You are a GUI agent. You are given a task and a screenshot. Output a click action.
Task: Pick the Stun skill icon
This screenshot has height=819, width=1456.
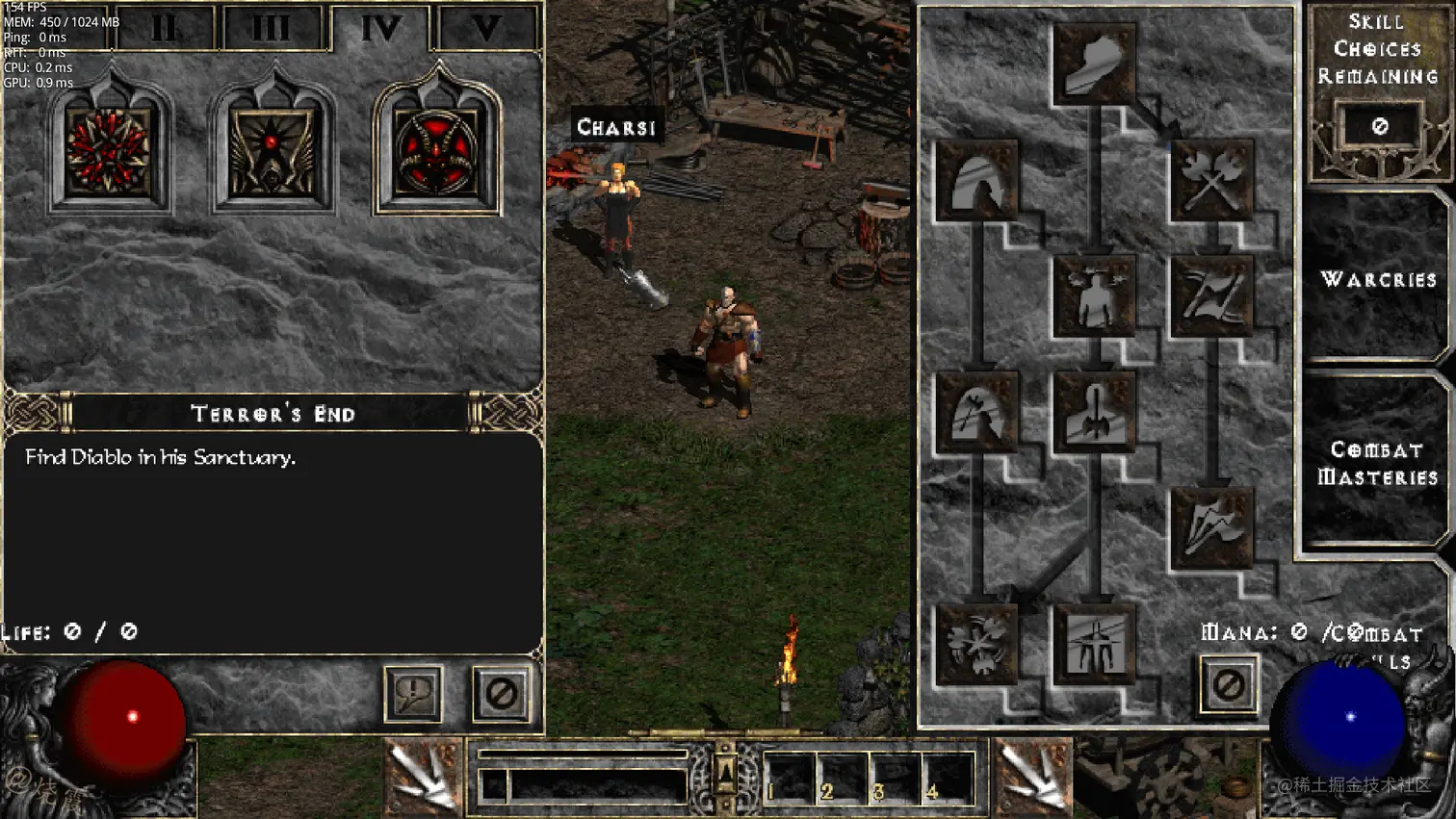tap(1094, 296)
